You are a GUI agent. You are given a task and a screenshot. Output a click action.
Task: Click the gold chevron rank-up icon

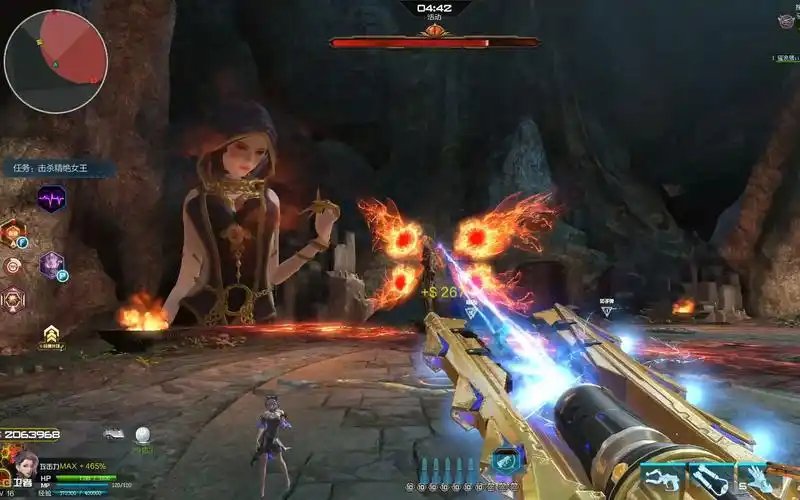click(x=50, y=334)
